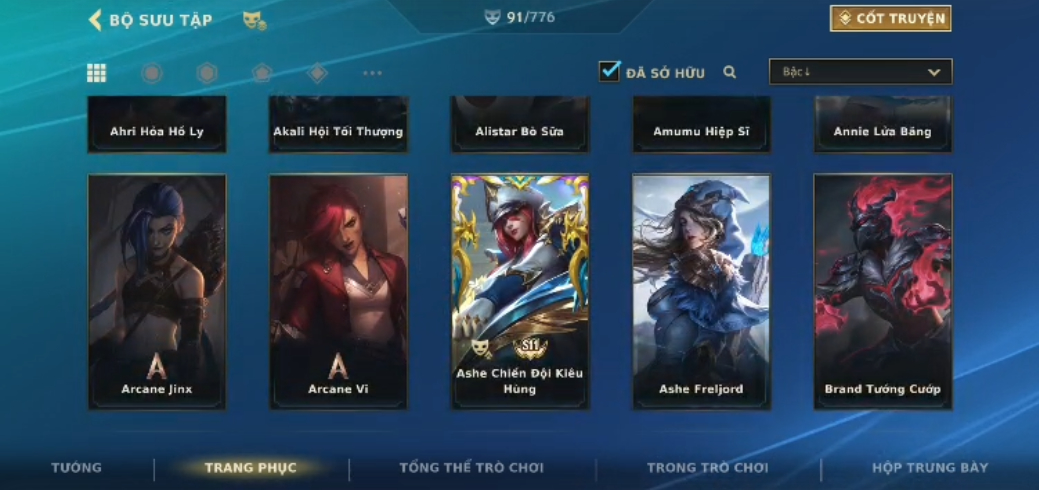1039x490 pixels.
Task: Select the Arcane Jinx skin card
Action: 157,291
